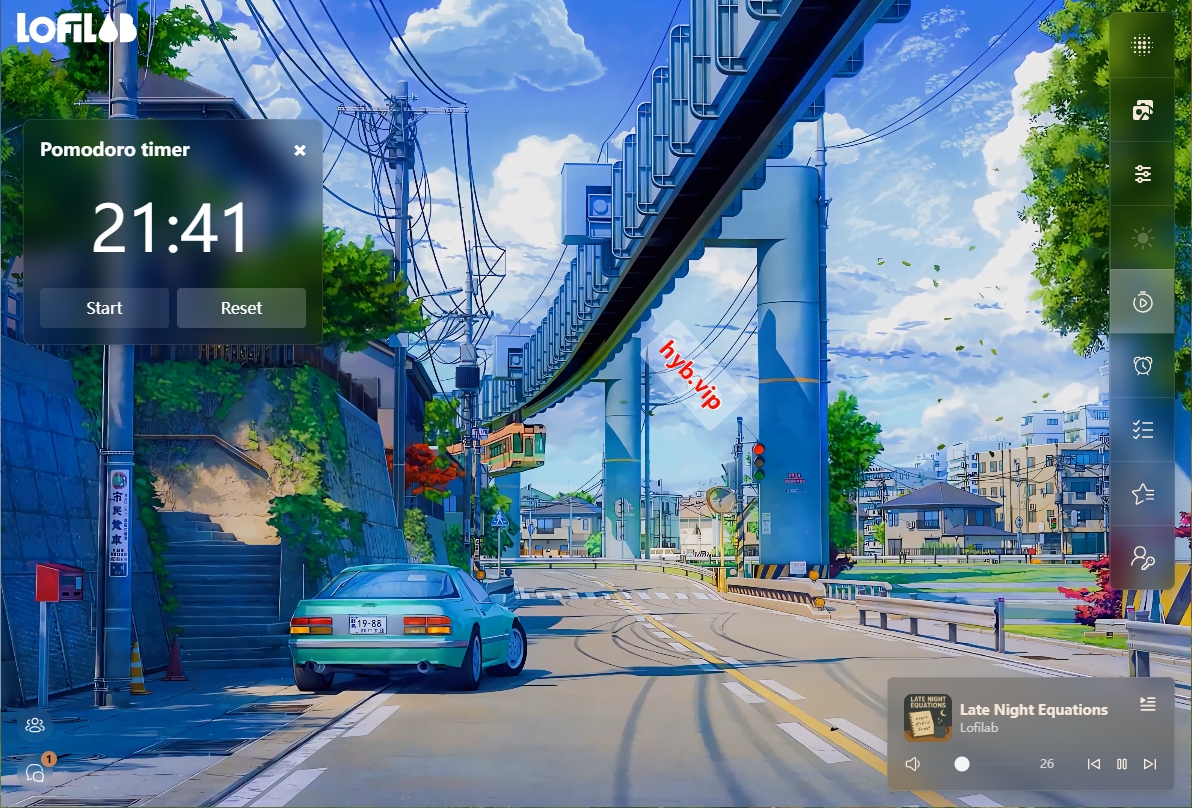Go back to the previous track

tap(1094, 764)
